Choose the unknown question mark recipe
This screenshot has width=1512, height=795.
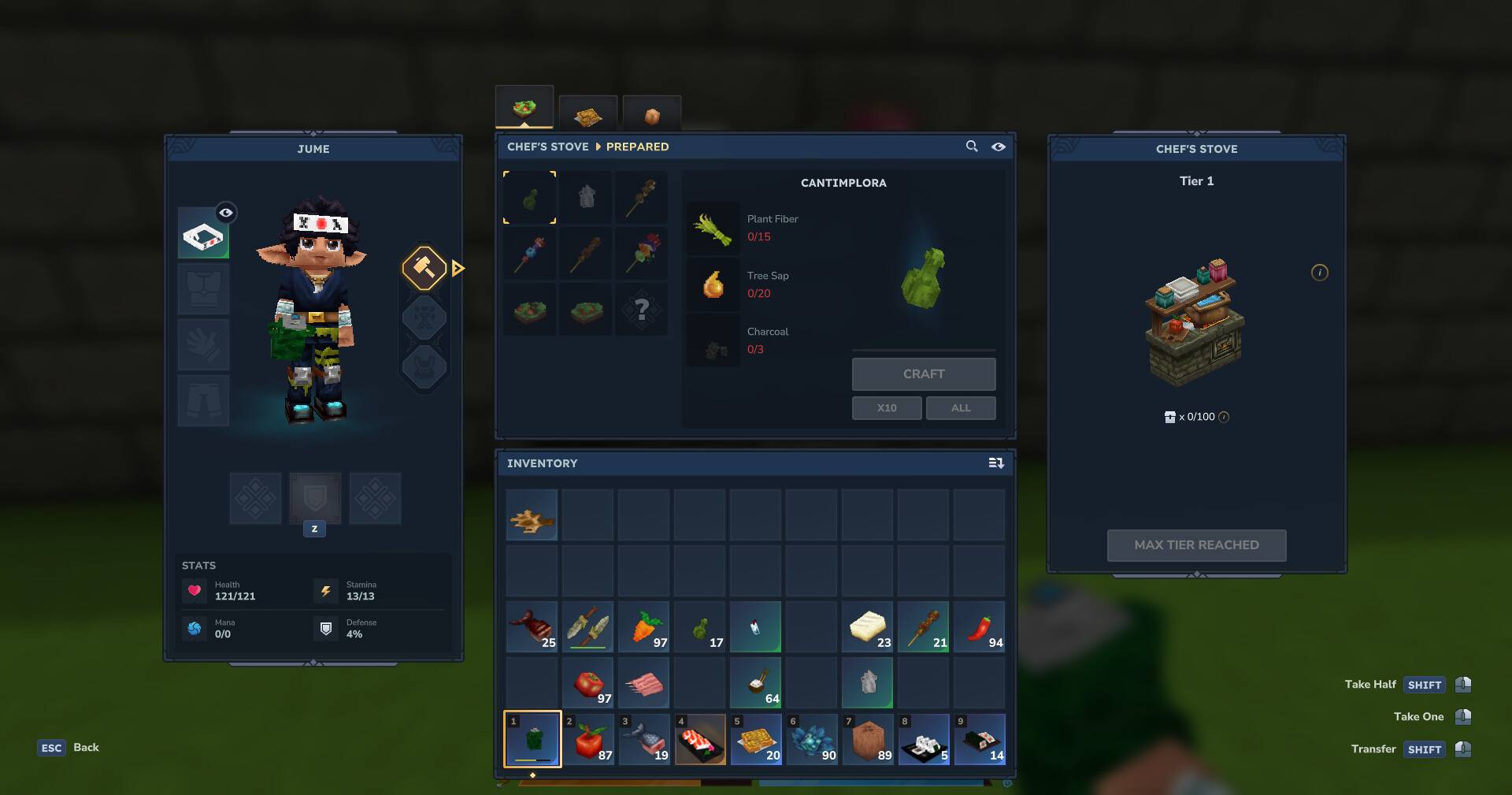pos(641,310)
